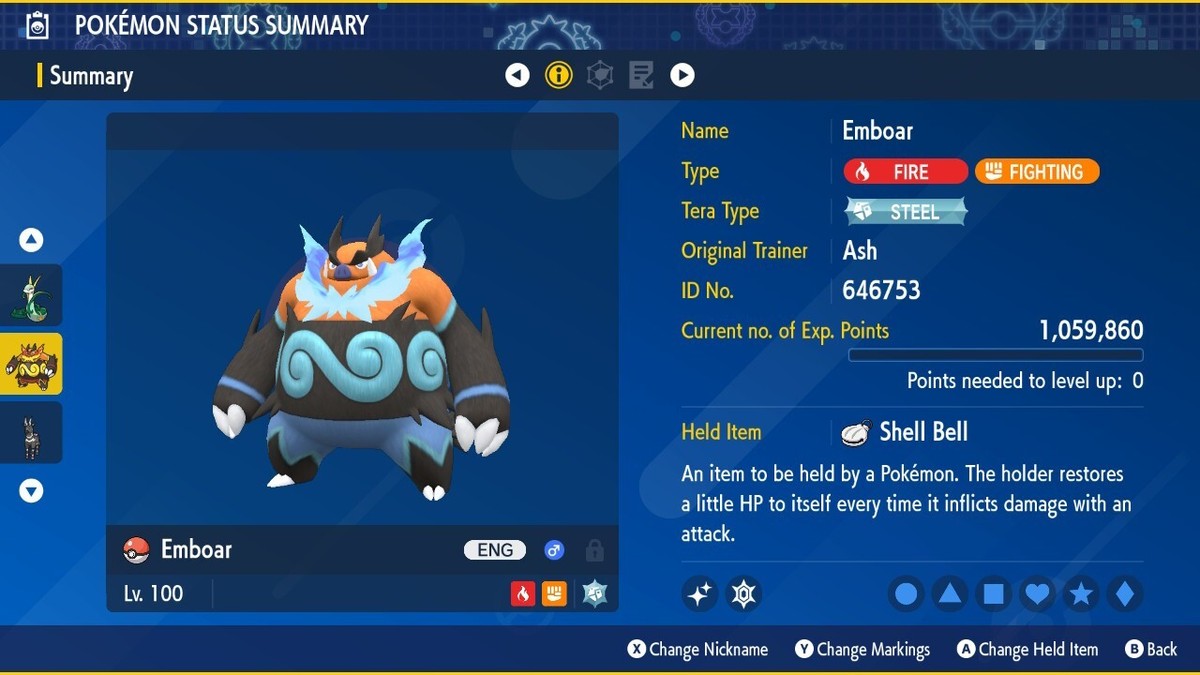The image size is (1200, 675).
Task: Go to previous summary page arrow
Action: [x=517, y=75]
